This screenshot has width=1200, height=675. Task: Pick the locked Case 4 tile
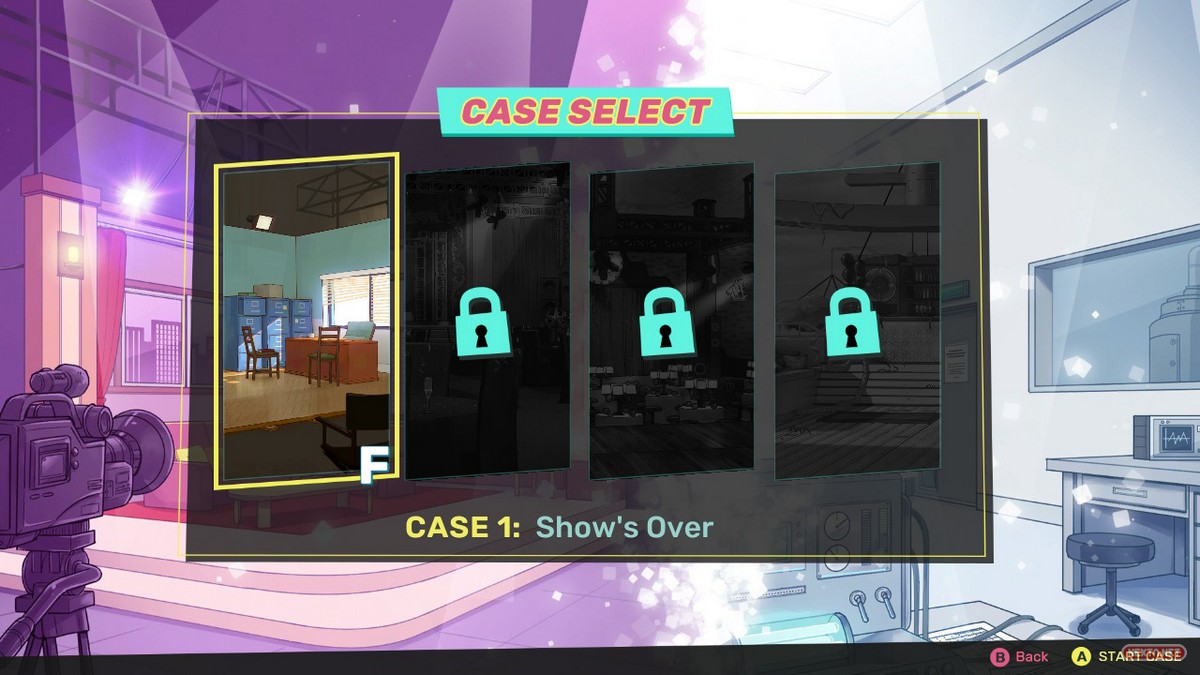click(x=857, y=320)
